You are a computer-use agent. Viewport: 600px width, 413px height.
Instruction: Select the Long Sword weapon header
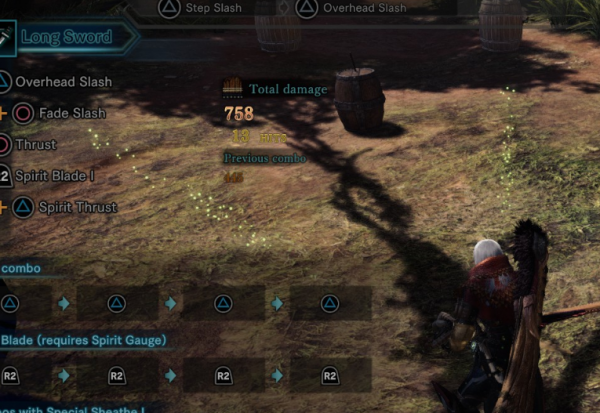(x=68, y=39)
